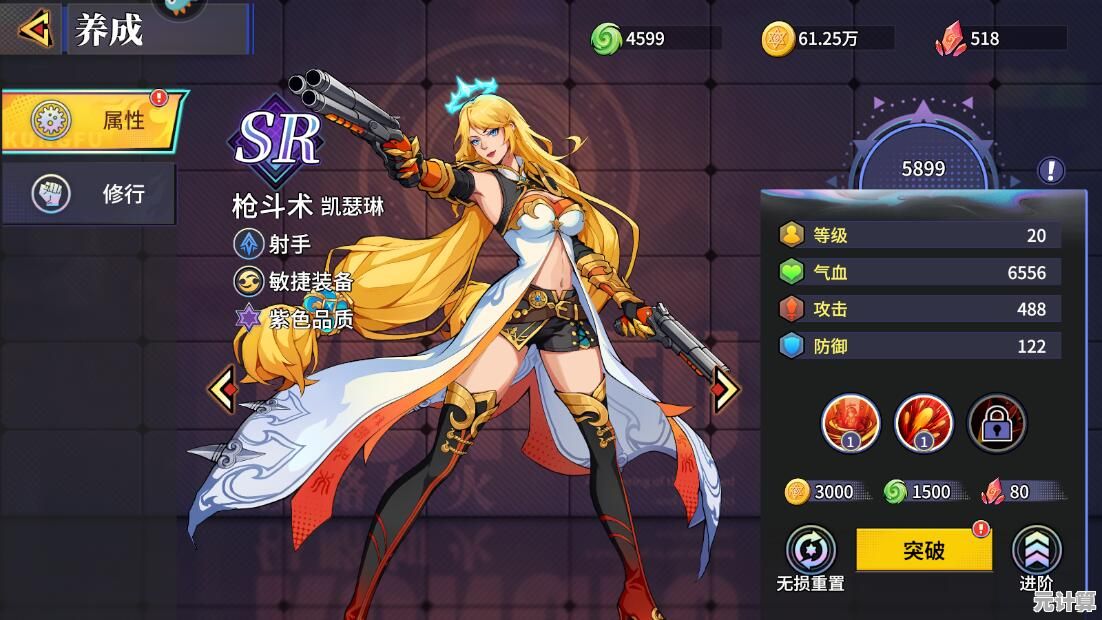
Task: Switch to the 属性 attributes tab
Action: click(94, 121)
